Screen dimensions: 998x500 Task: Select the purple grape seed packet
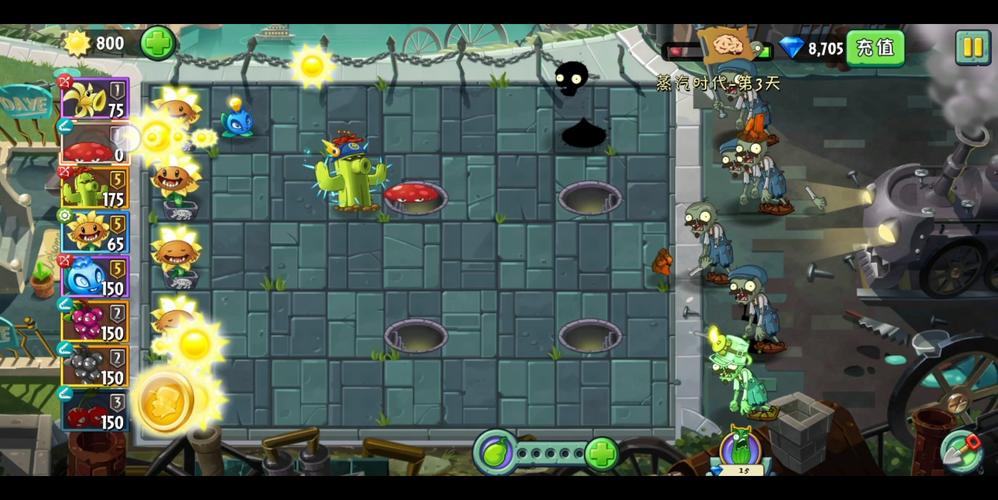(95, 320)
